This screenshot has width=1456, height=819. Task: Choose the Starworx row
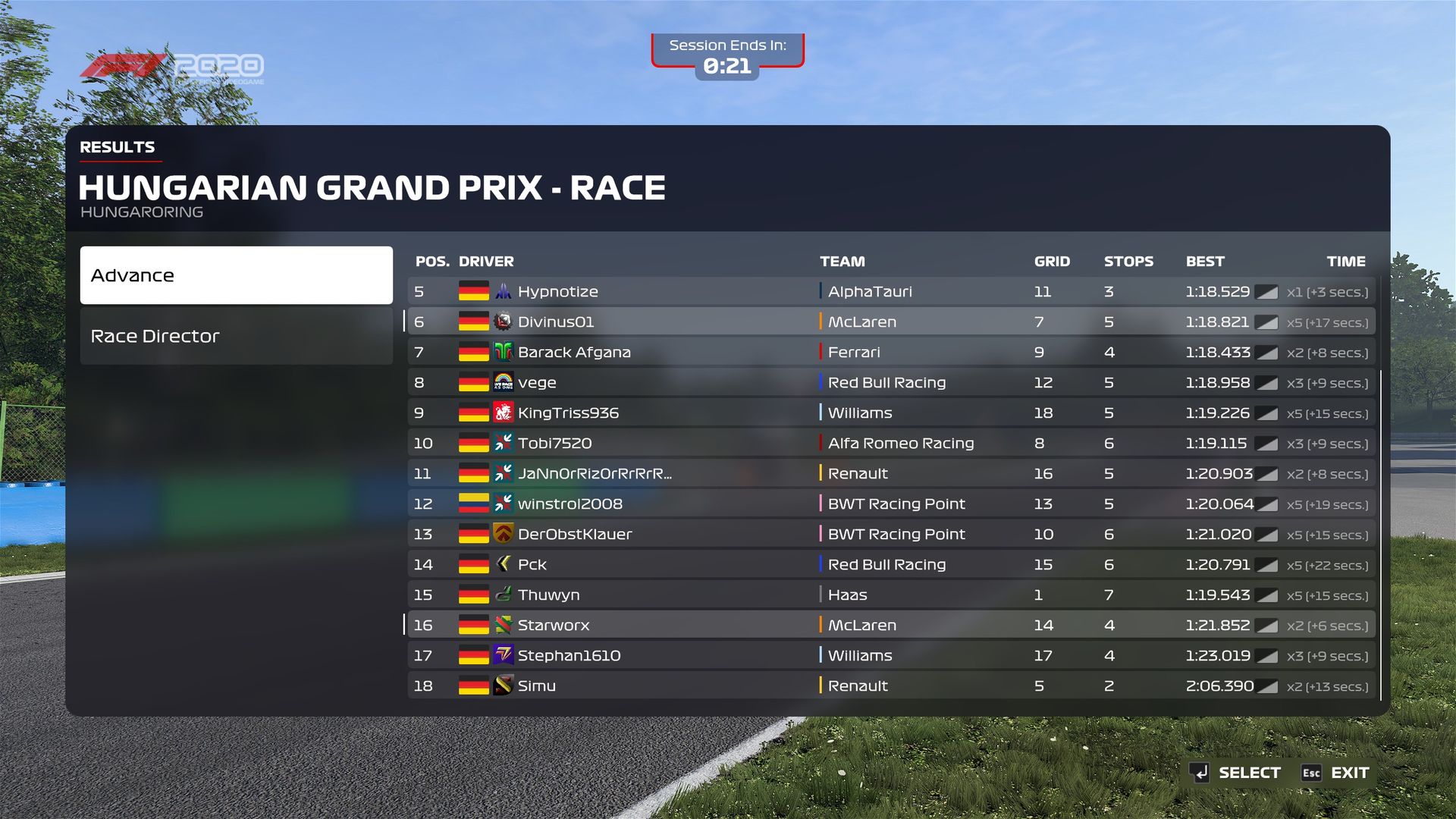(x=891, y=626)
